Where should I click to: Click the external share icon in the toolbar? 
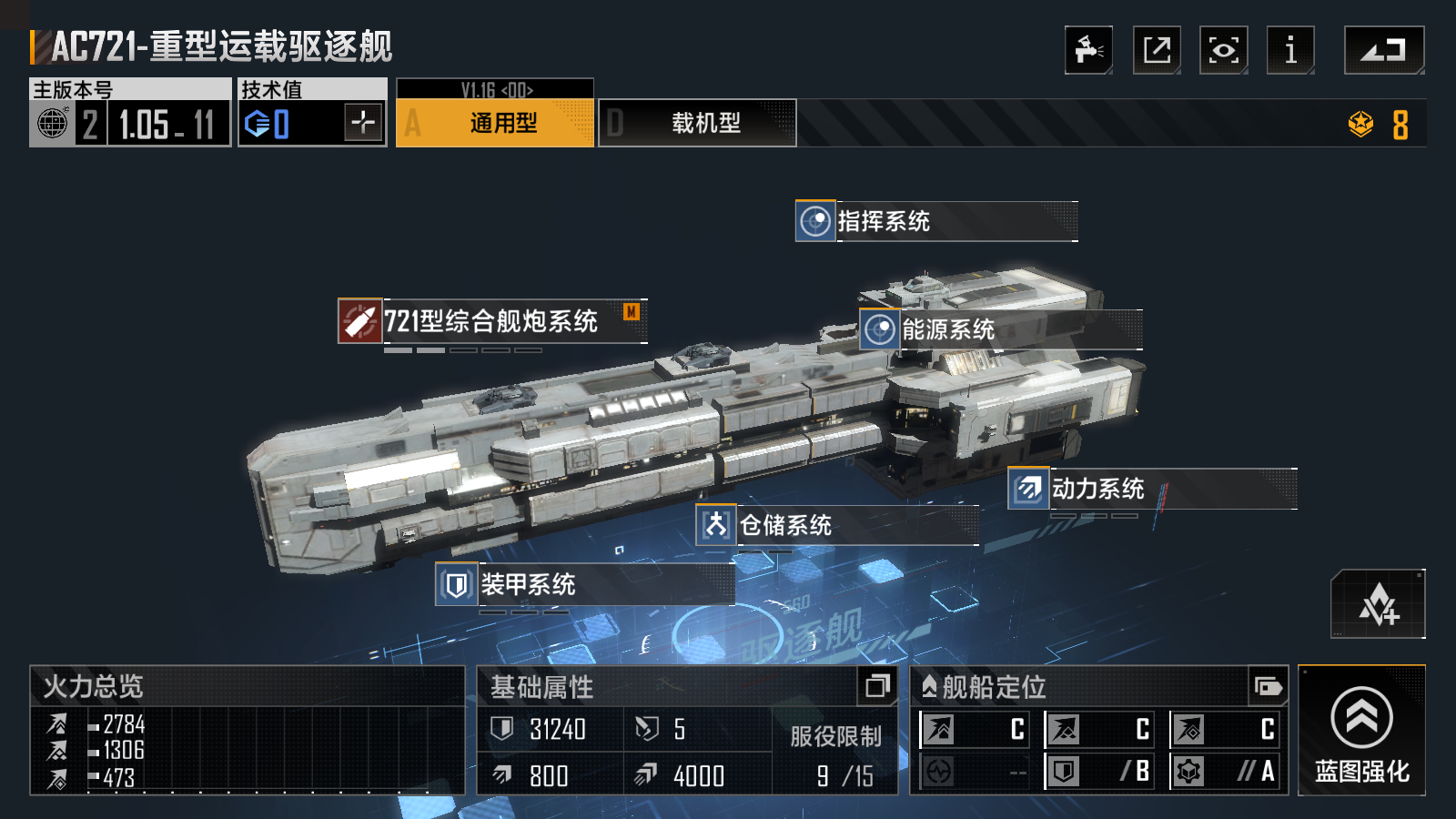point(1156,50)
